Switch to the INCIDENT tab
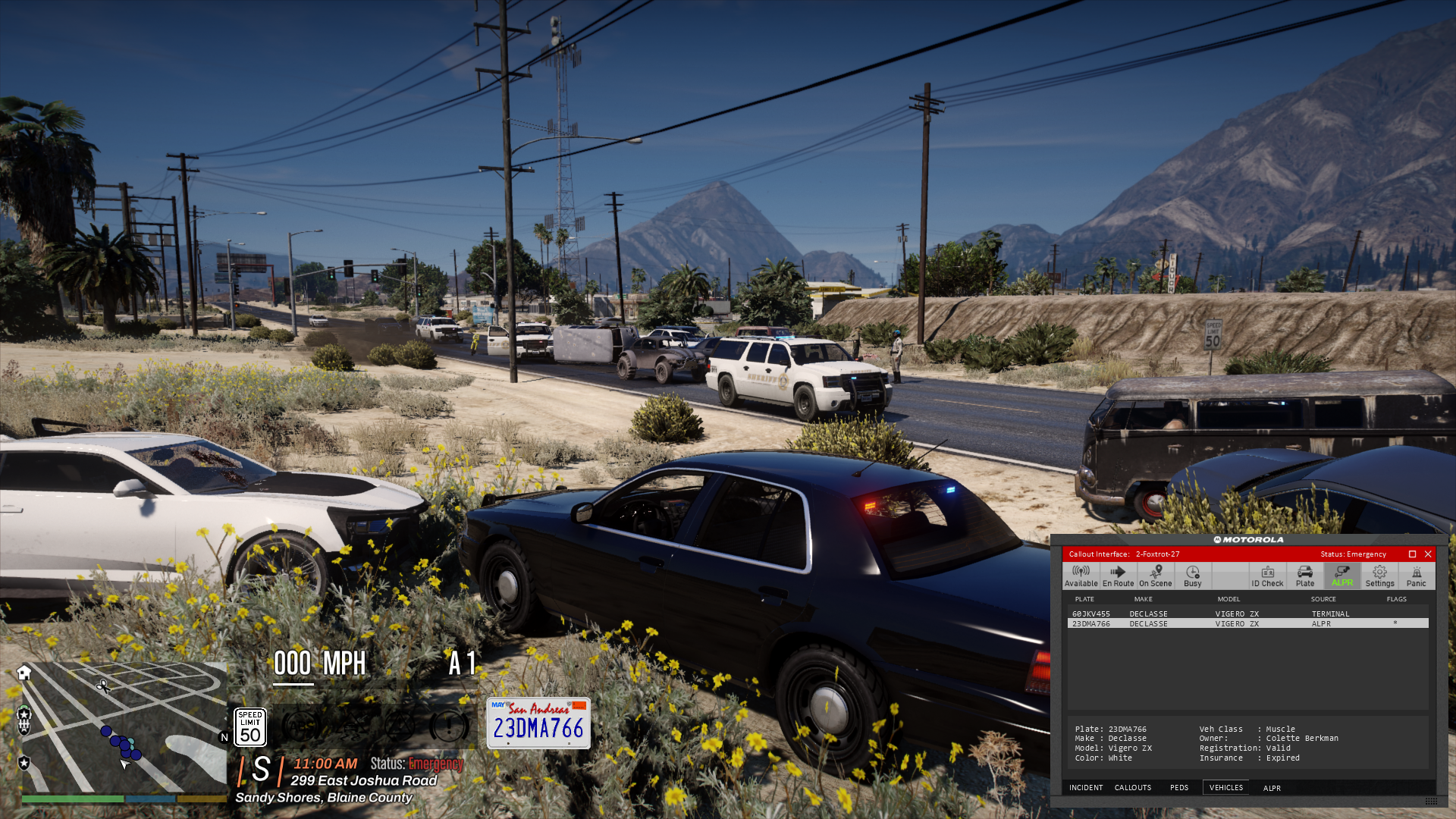Image resolution: width=1456 pixels, height=819 pixels. (x=1086, y=787)
